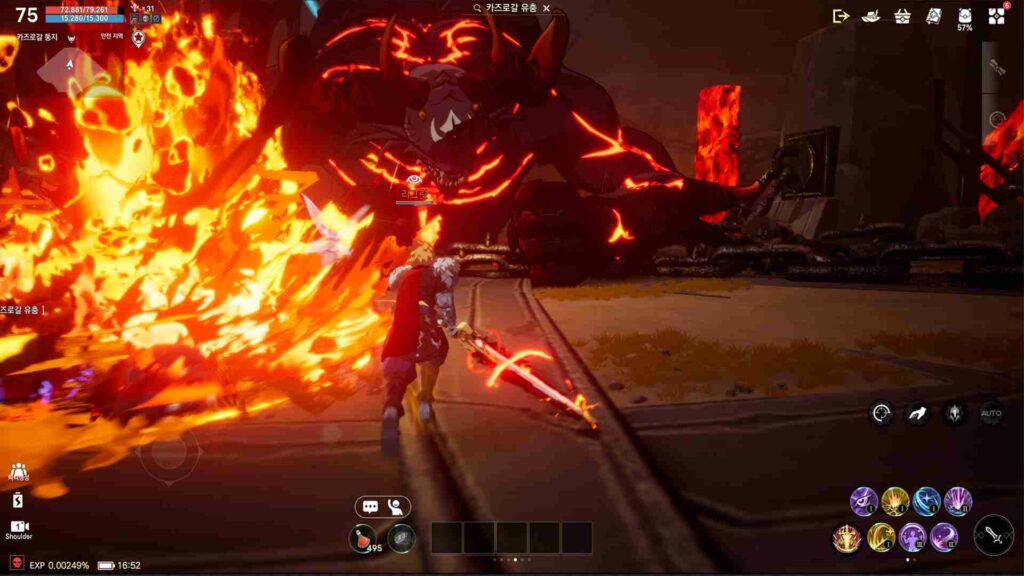The image size is (1024, 576).
Task: Activate the purple eye slash skill
Action: pyautogui.click(x=864, y=500)
